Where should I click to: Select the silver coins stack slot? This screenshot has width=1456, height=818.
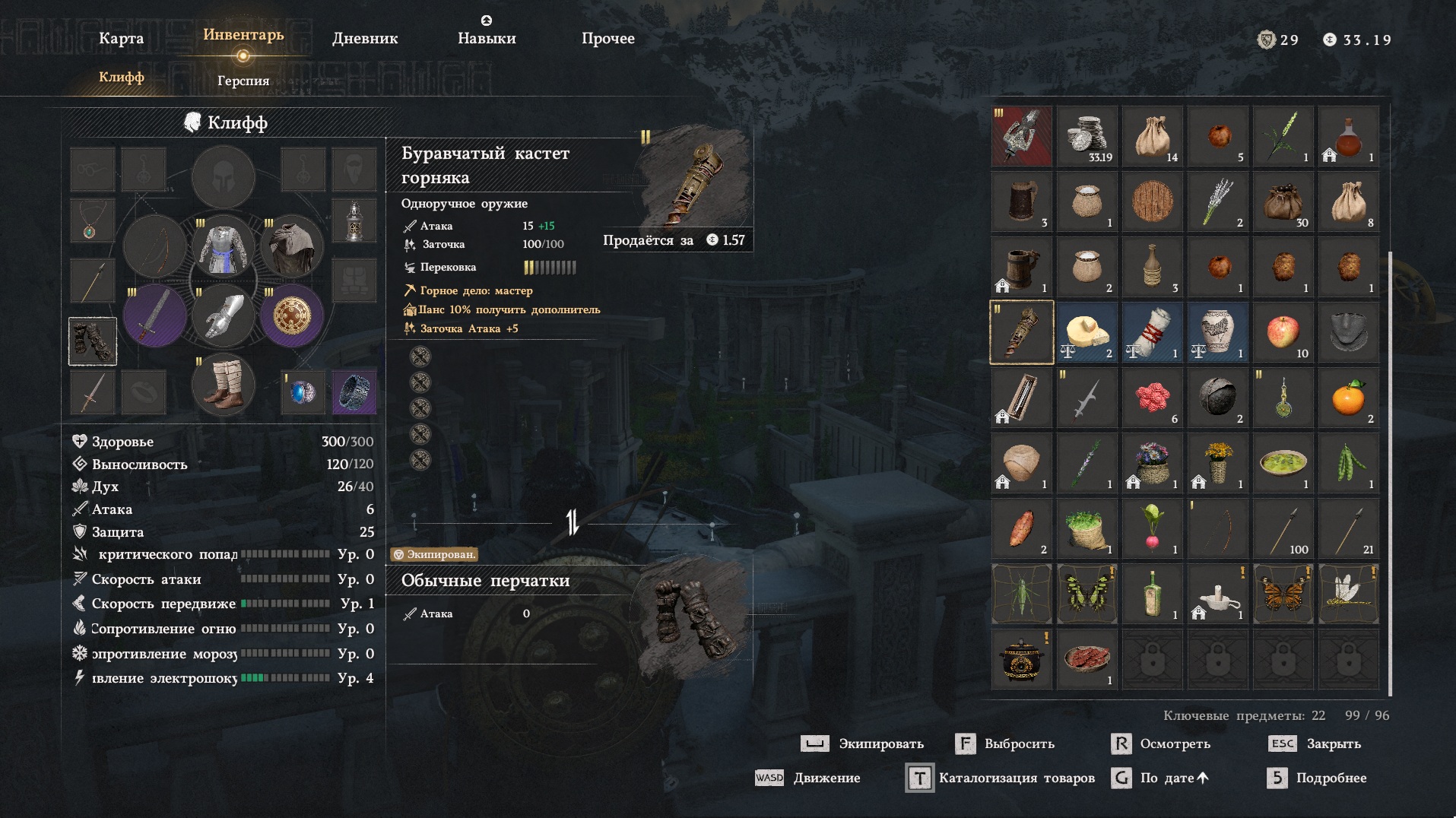[1087, 137]
